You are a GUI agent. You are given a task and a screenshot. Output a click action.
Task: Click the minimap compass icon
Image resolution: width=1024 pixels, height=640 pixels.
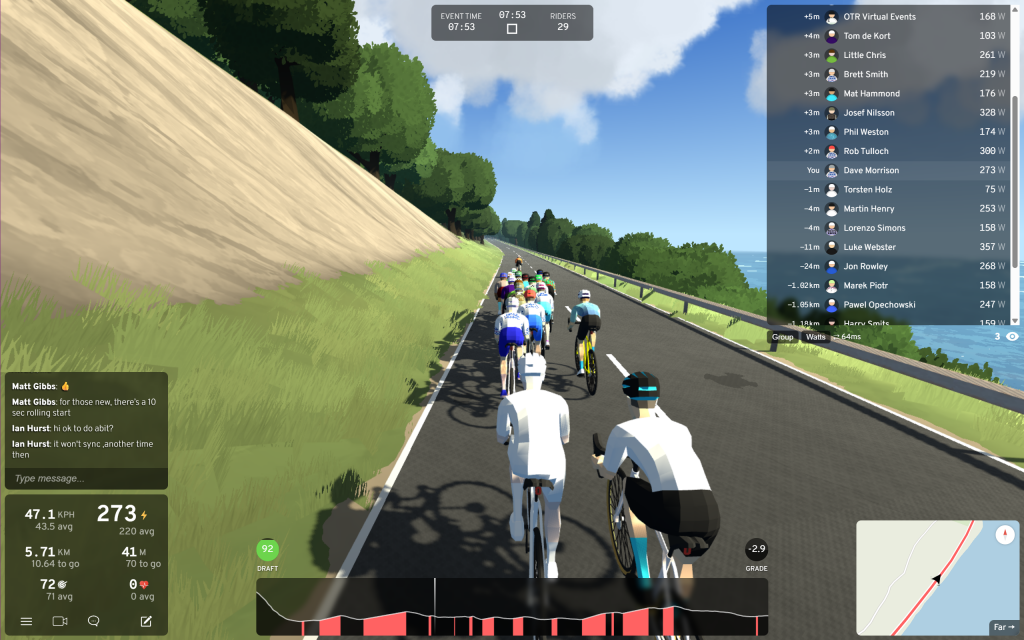pyautogui.click(x=1004, y=535)
